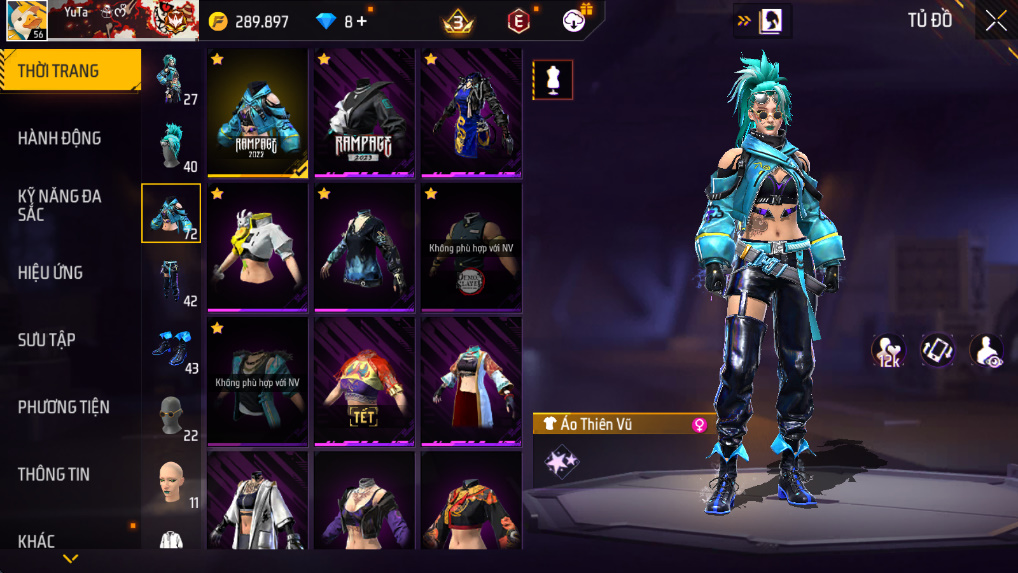
Task: Open the THÔNG TIN tab
Action: coord(54,474)
